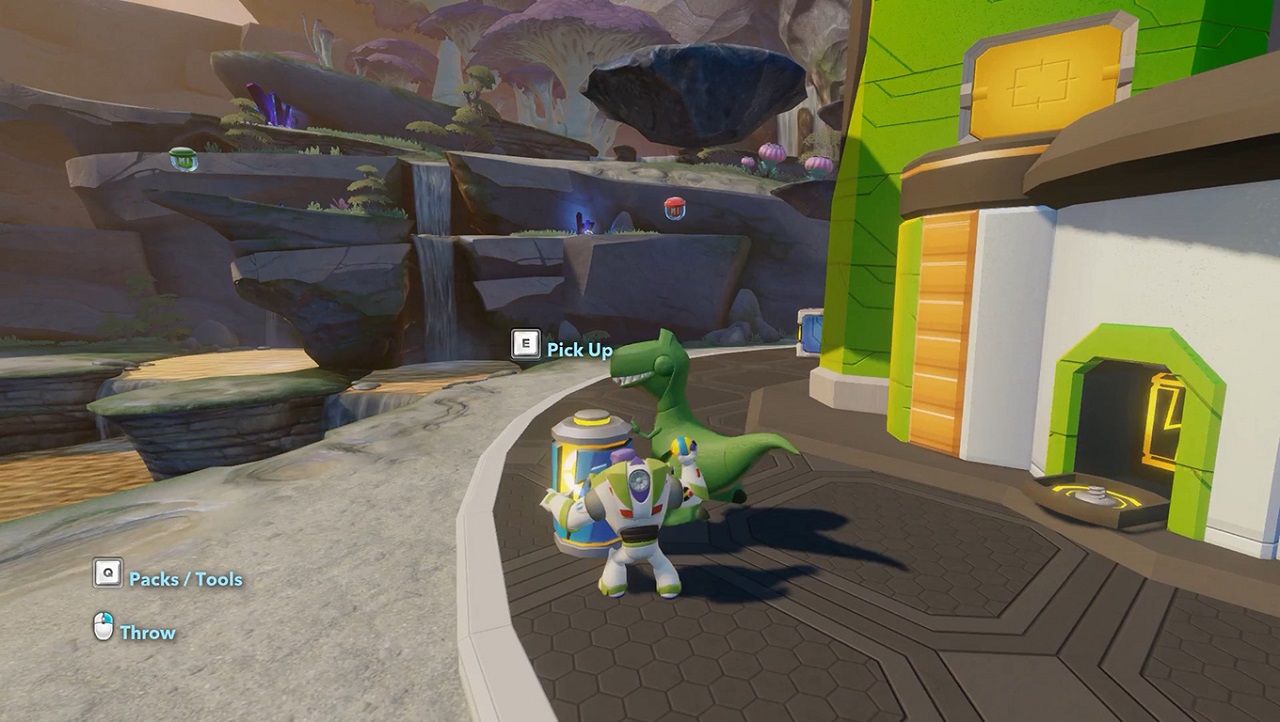Click the yellow hatch atop the green building

[1044, 77]
